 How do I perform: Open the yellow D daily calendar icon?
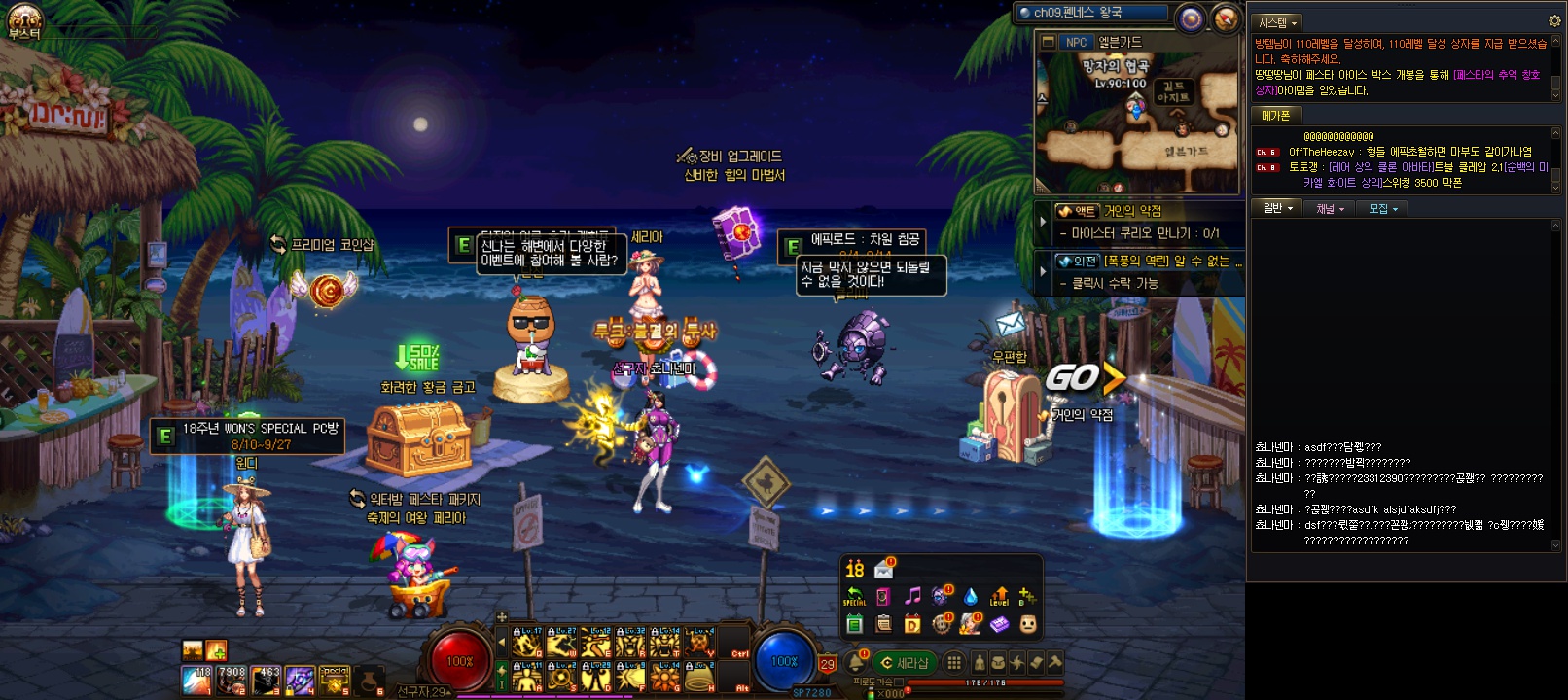click(912, 623)
